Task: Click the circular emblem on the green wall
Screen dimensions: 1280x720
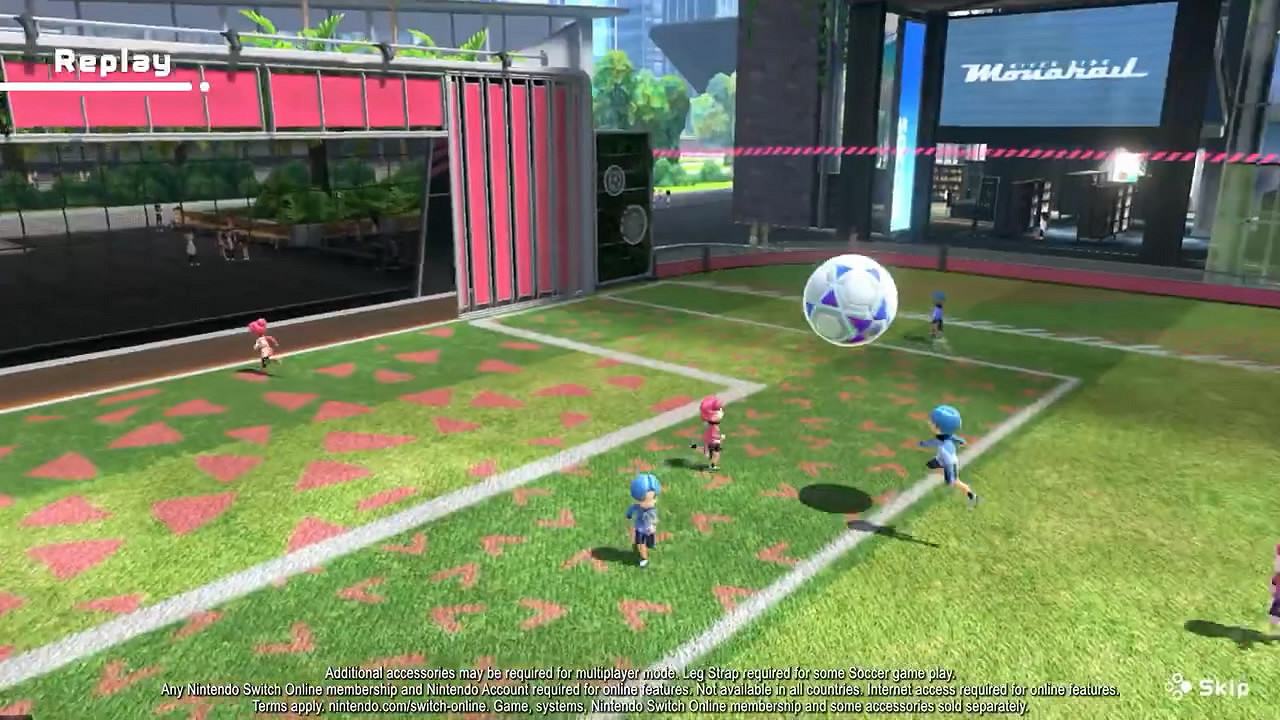Action: [x=633, y=224]
